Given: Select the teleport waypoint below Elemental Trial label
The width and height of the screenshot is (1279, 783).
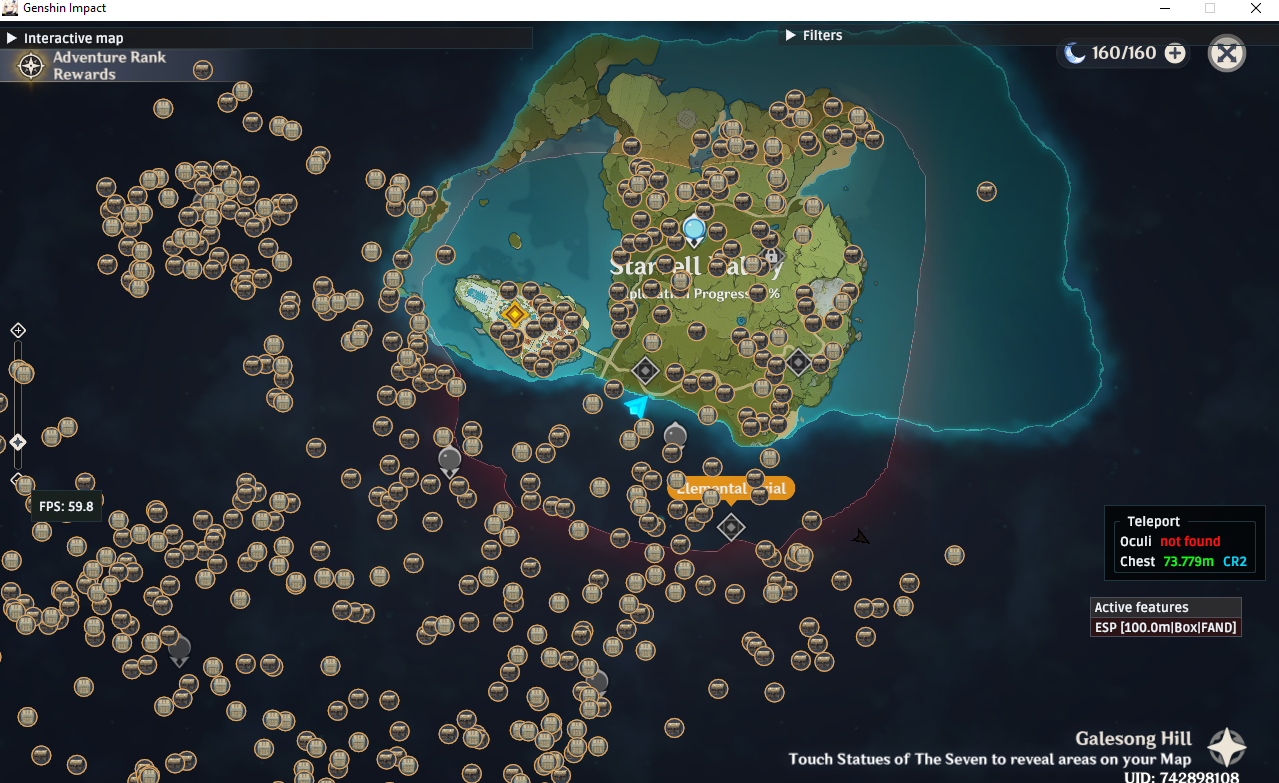Looking at the screenshot, I should (x=731, y=526).
